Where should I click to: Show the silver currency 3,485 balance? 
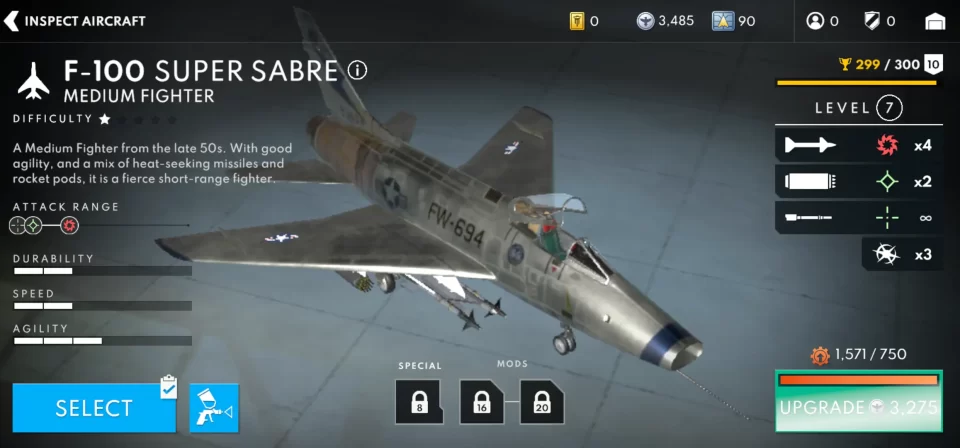click(665, 21)
